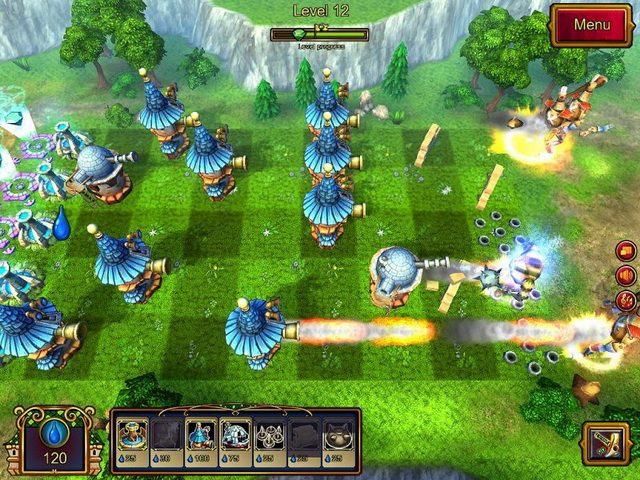Toggle music with the notes icon
This screenshot has width=640, height=480.
coord(628,299)
